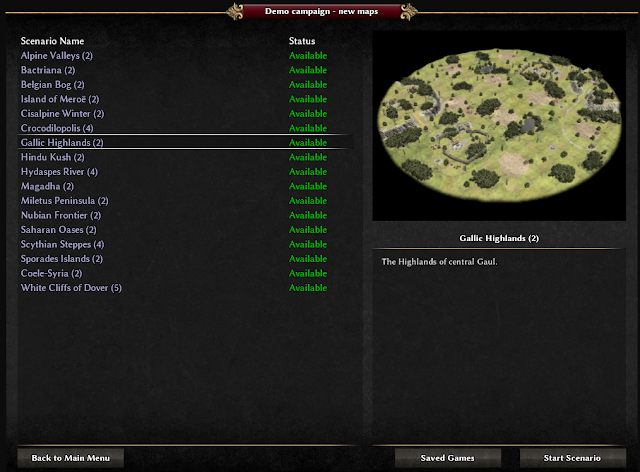640x472 pixels.
Task: Go back to the main menu
Action: pos(70,458)
